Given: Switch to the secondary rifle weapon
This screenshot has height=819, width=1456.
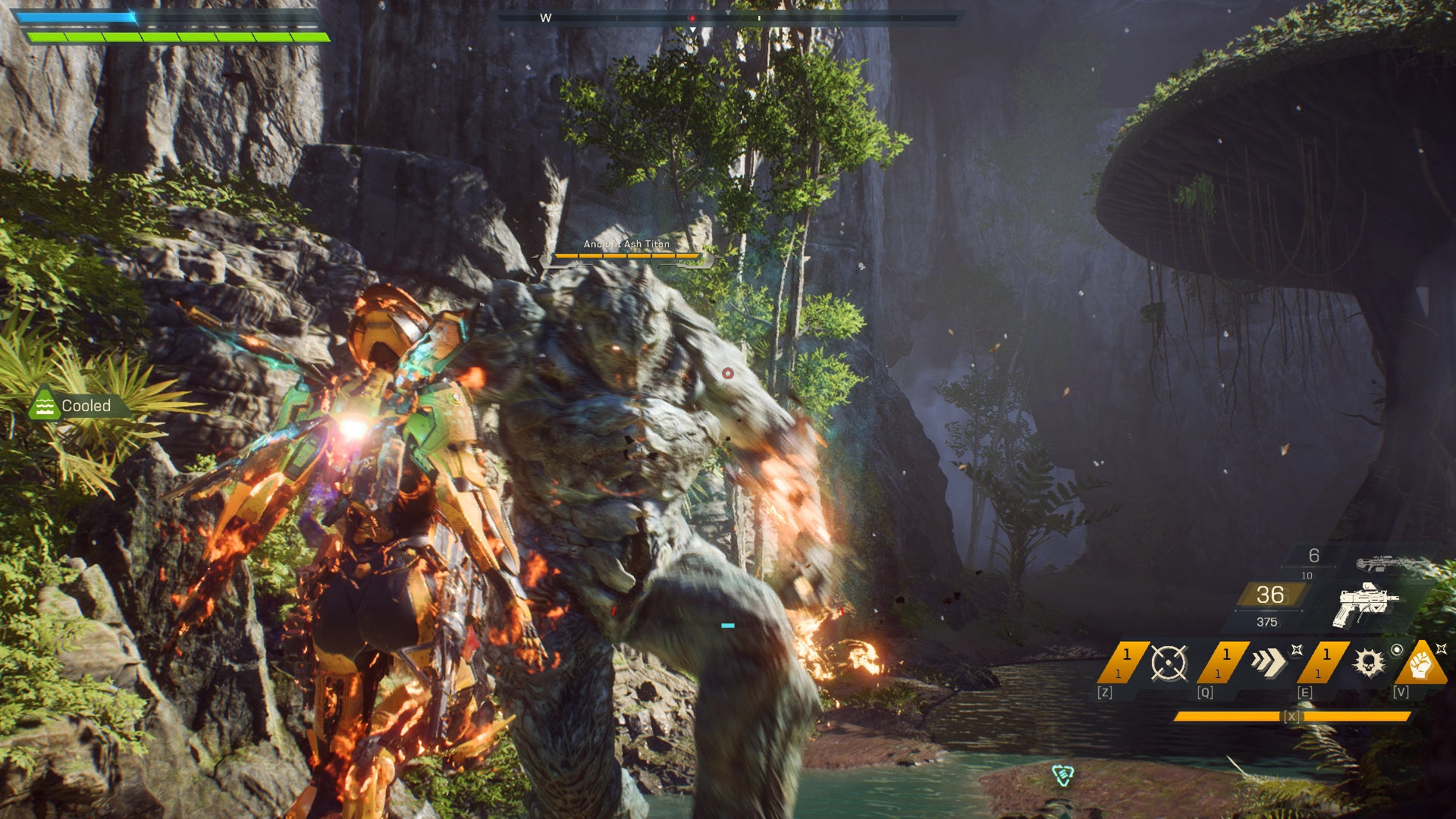Looking at the screenshot, I should [1384, 563].
